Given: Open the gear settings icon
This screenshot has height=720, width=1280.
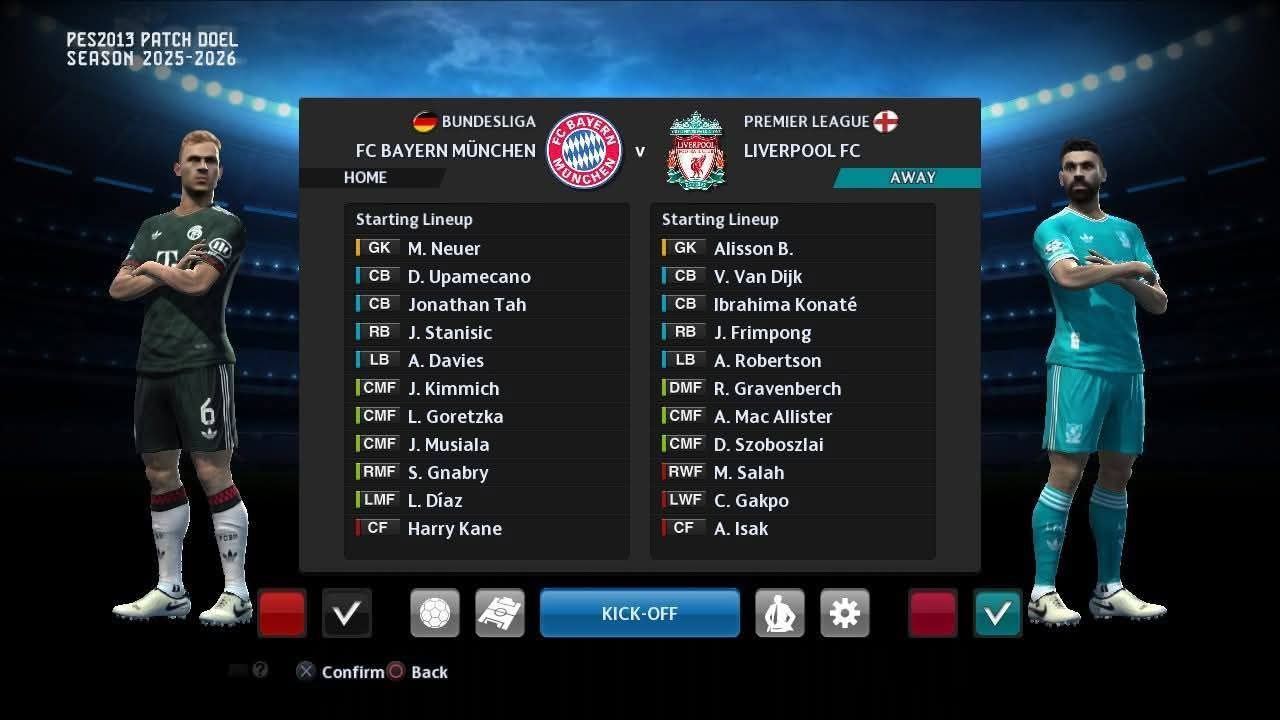Looking at the screenshot, I should click(845, 613).
